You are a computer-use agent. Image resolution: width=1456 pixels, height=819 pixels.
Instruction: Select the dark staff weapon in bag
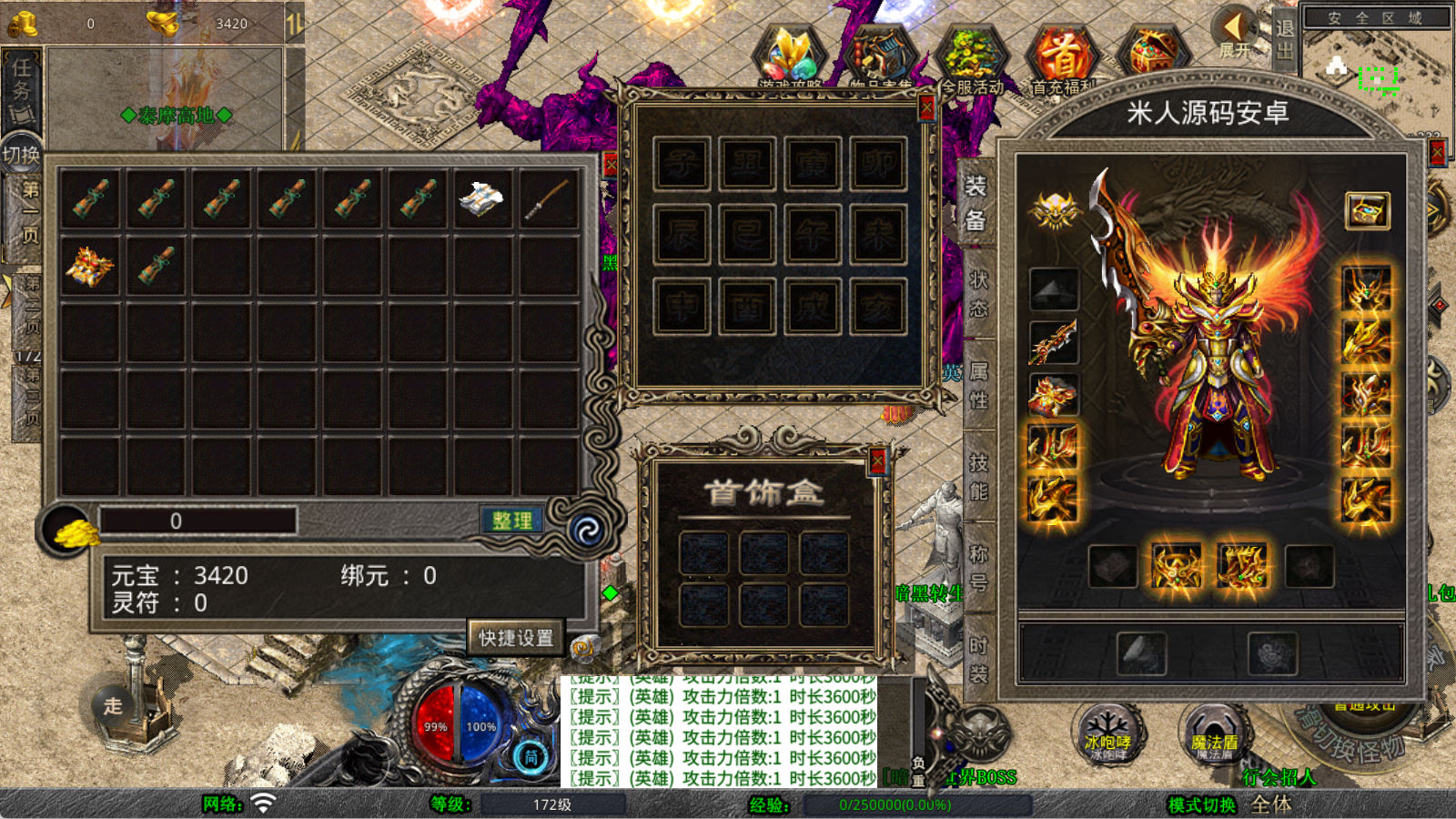tap(547, 197)
